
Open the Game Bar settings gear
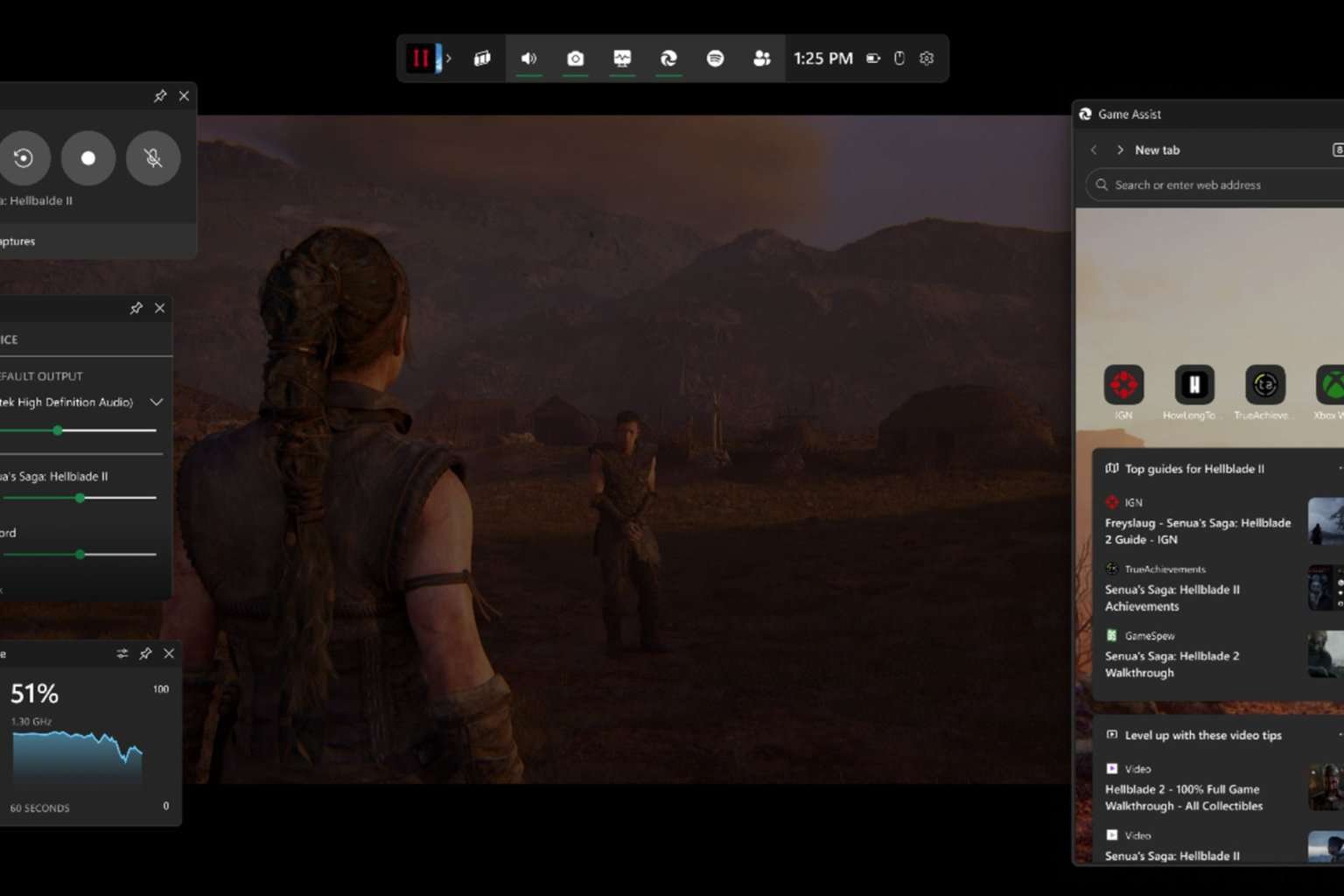927,59
